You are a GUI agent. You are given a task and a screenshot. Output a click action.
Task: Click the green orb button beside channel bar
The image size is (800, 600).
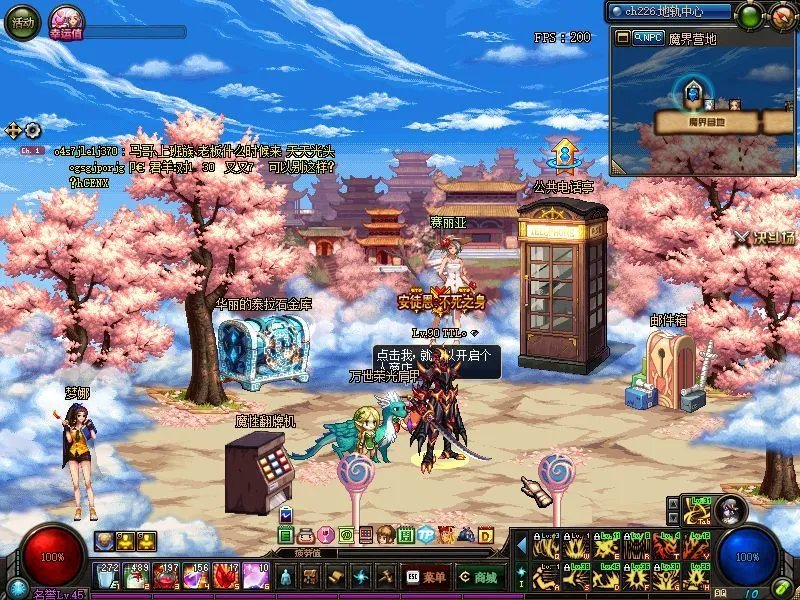749,16
